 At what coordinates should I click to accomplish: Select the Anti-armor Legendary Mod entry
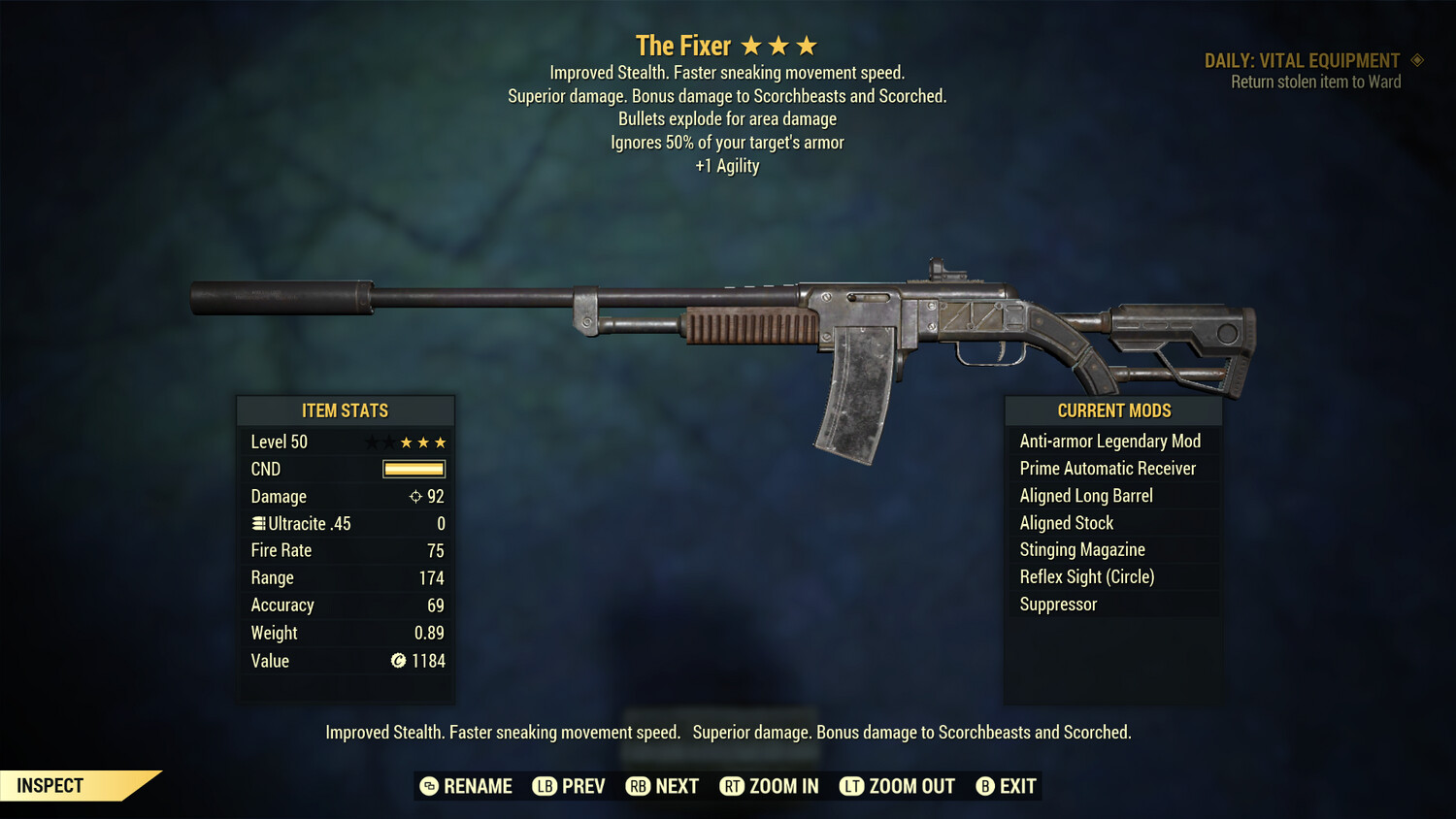click(1109, 441)
